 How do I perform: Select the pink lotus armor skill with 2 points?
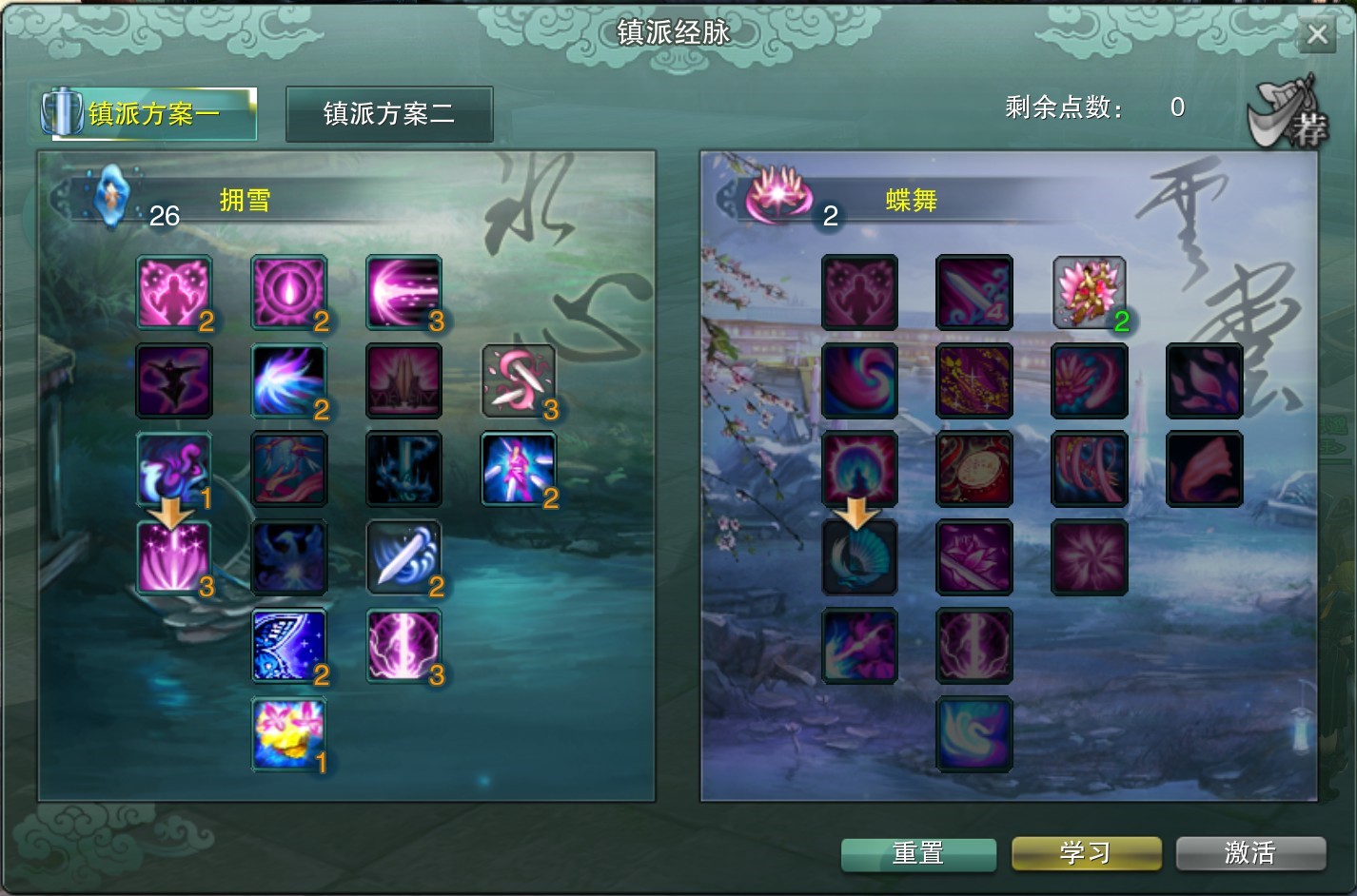[x=1089, y=292]
